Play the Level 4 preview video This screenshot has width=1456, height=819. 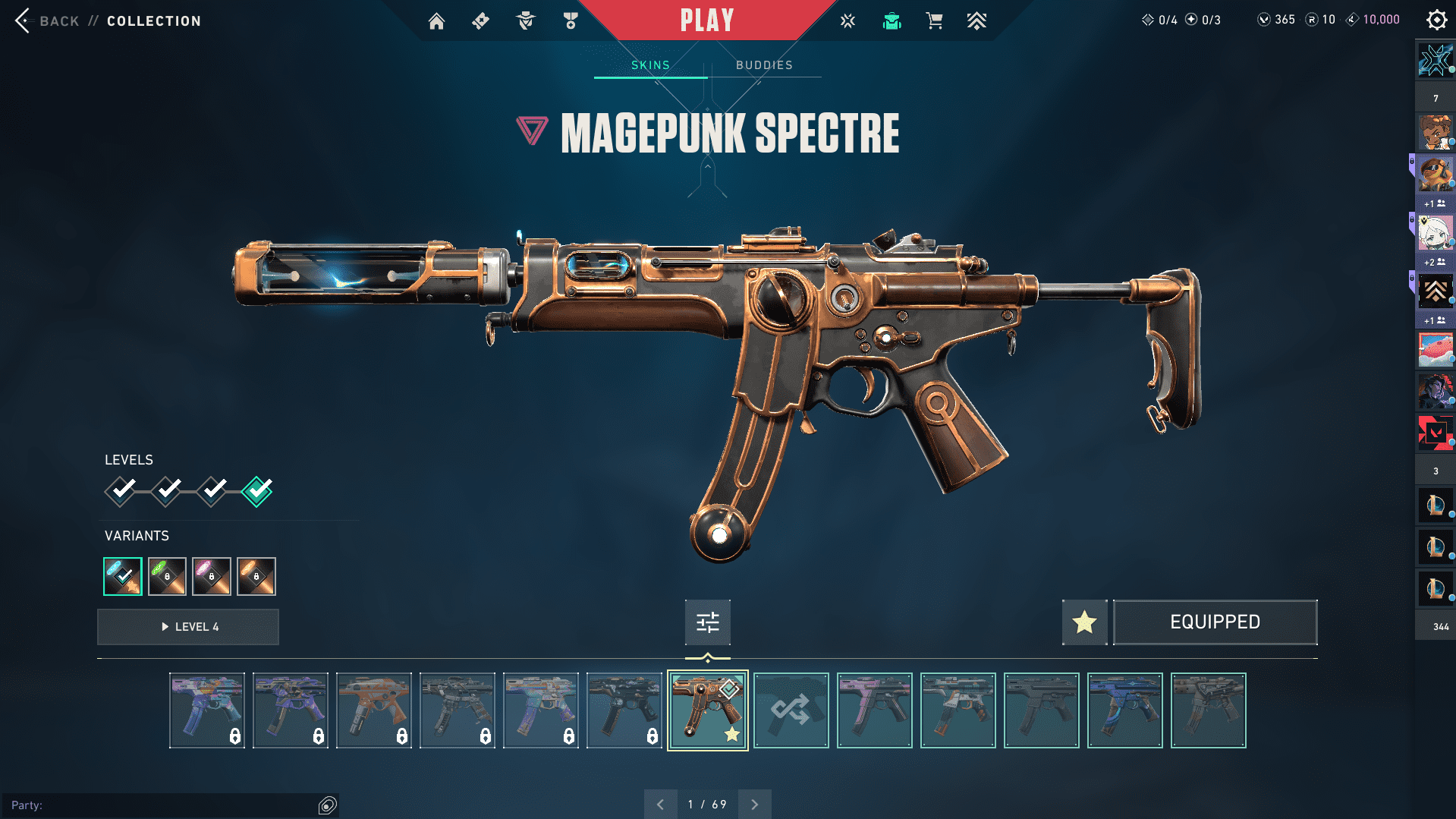click(x=188, y=627)
